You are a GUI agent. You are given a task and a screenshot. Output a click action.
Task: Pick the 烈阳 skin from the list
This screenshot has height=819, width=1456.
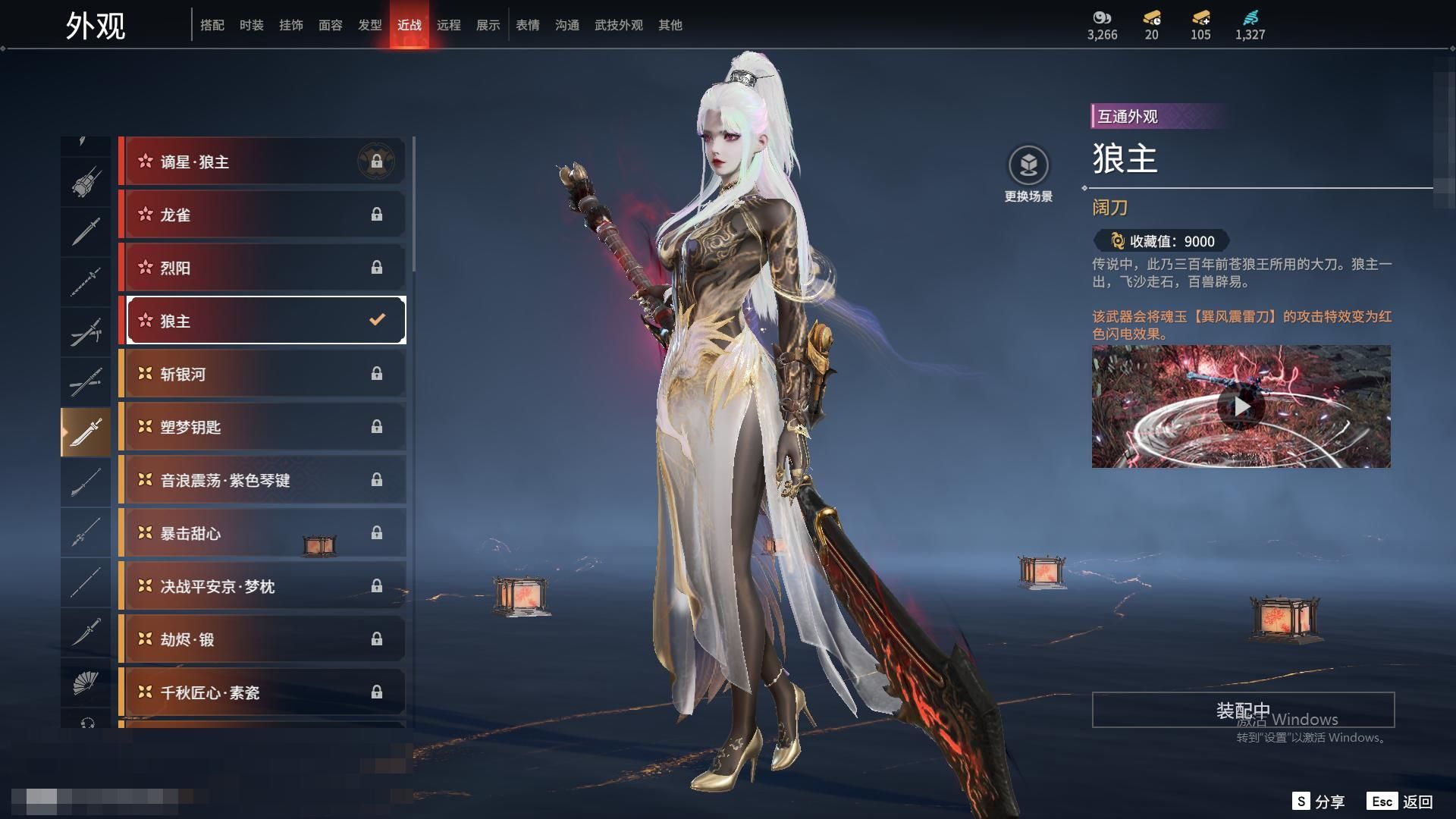tap(262, 268)
